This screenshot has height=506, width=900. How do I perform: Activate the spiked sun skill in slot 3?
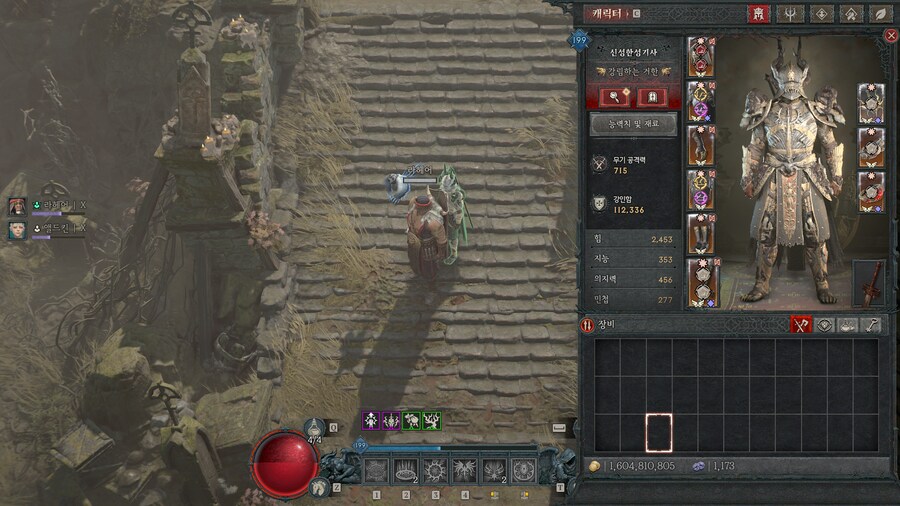(x=435, y=470)
